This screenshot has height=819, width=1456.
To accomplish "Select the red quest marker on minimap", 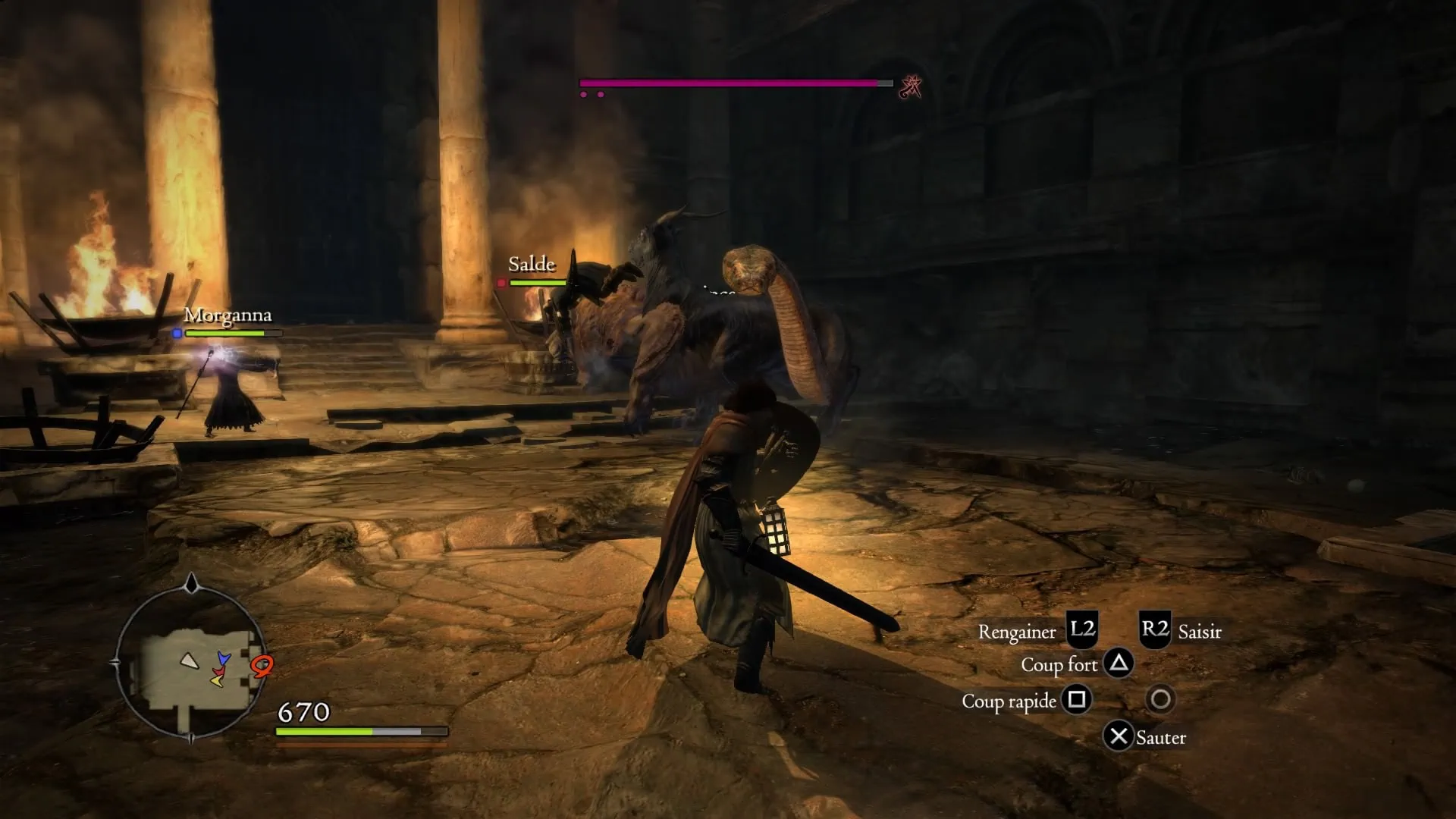I will (262, 666).
